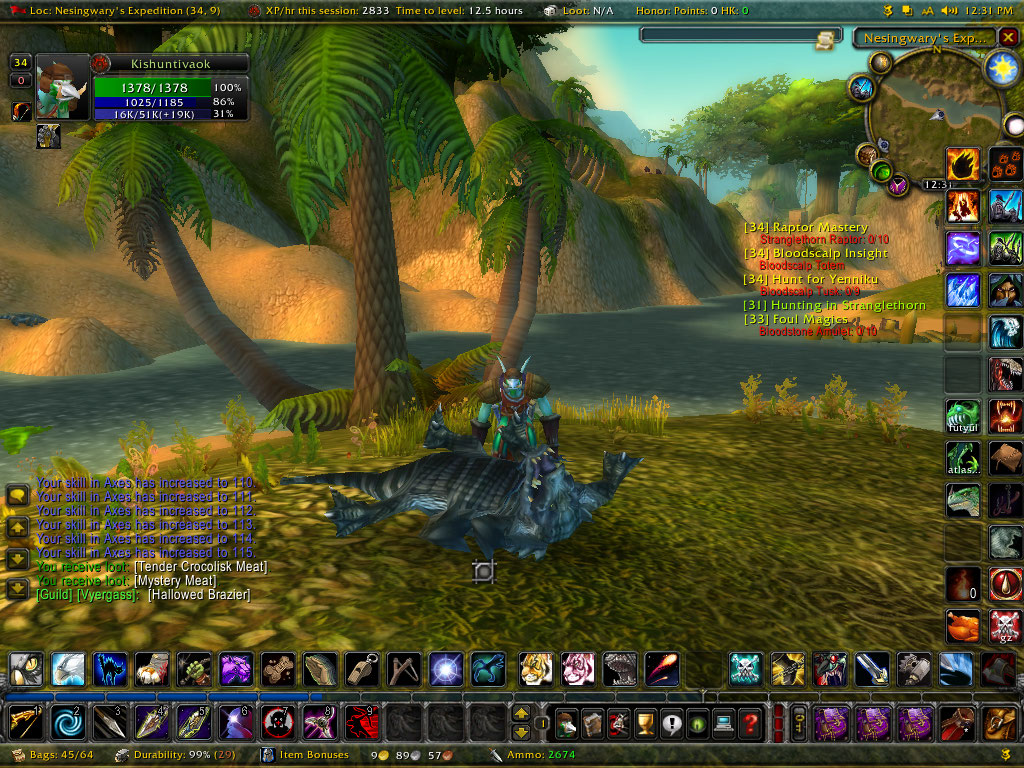The image size is (1024, 768).
Task: Activate the flaming paw ability icon
Action: tap(963, 164)
